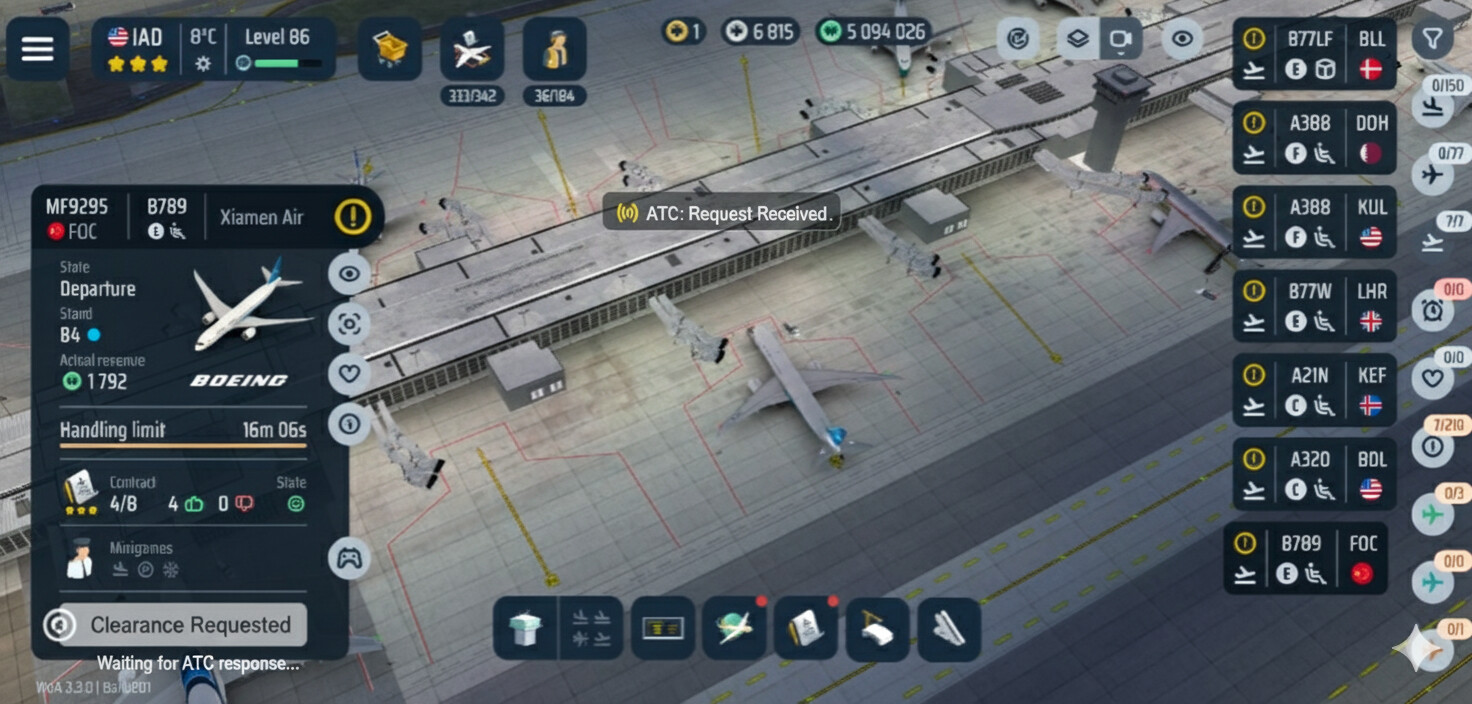This screenshot has height=704, width=1472.
Task: Click the Clearance Requested button
Action: point(190,625)
